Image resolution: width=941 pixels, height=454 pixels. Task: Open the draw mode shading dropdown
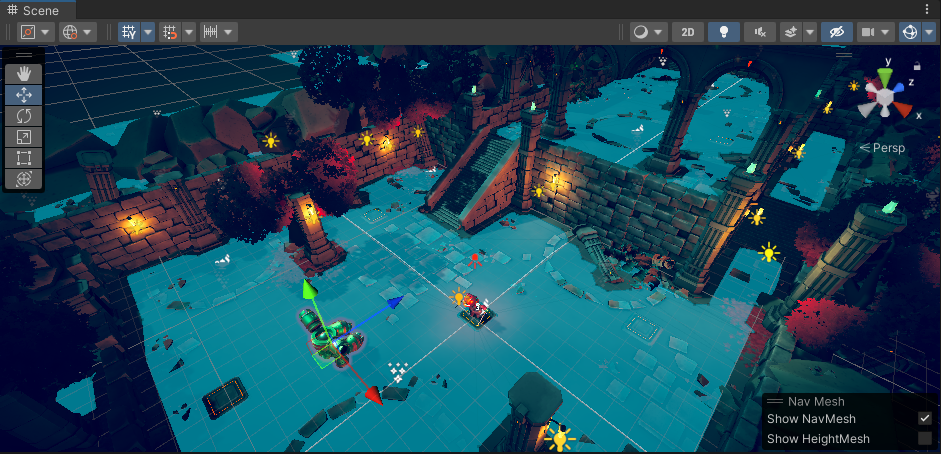[x=648, y=32]
